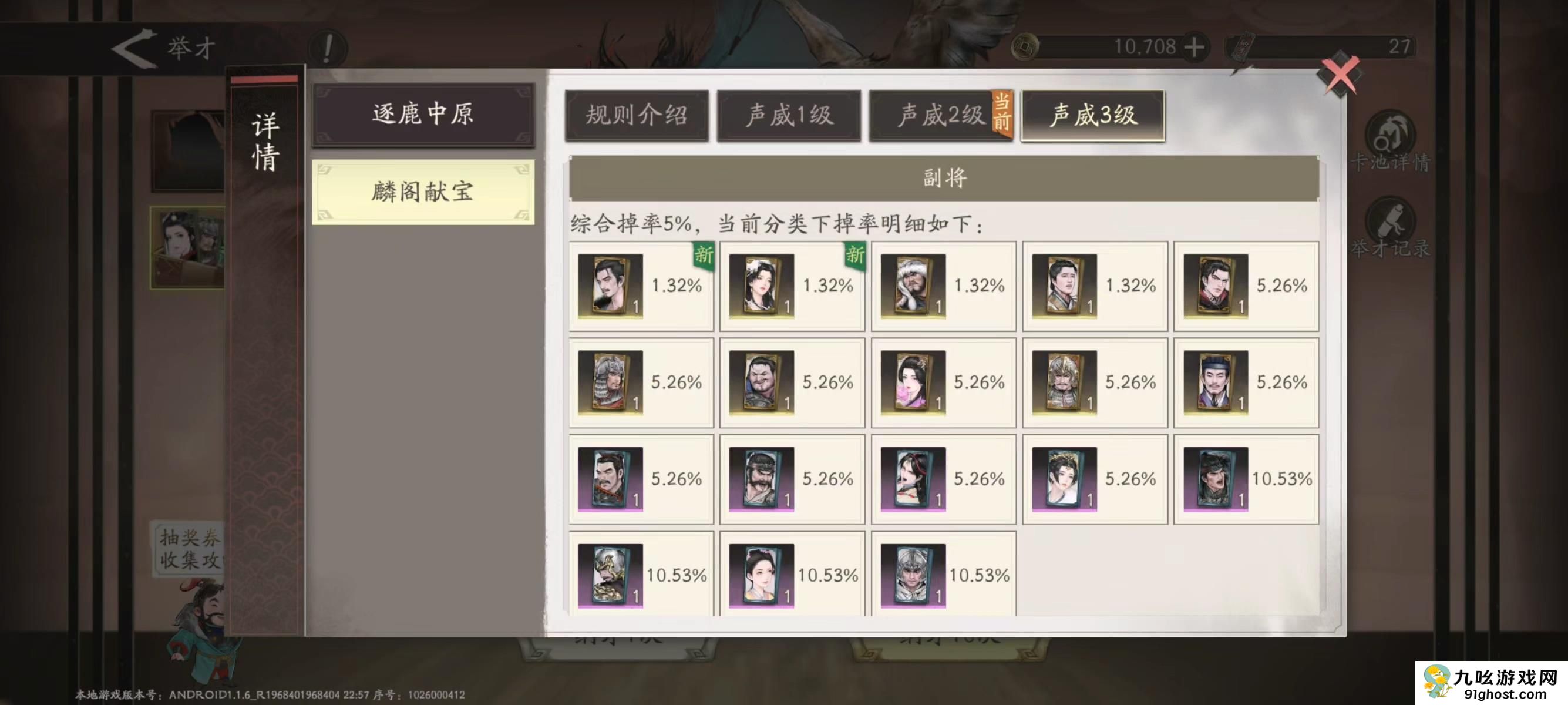
Task: Click the 副将 header bar
Action: pyautogui.click(x=944, y=180)
